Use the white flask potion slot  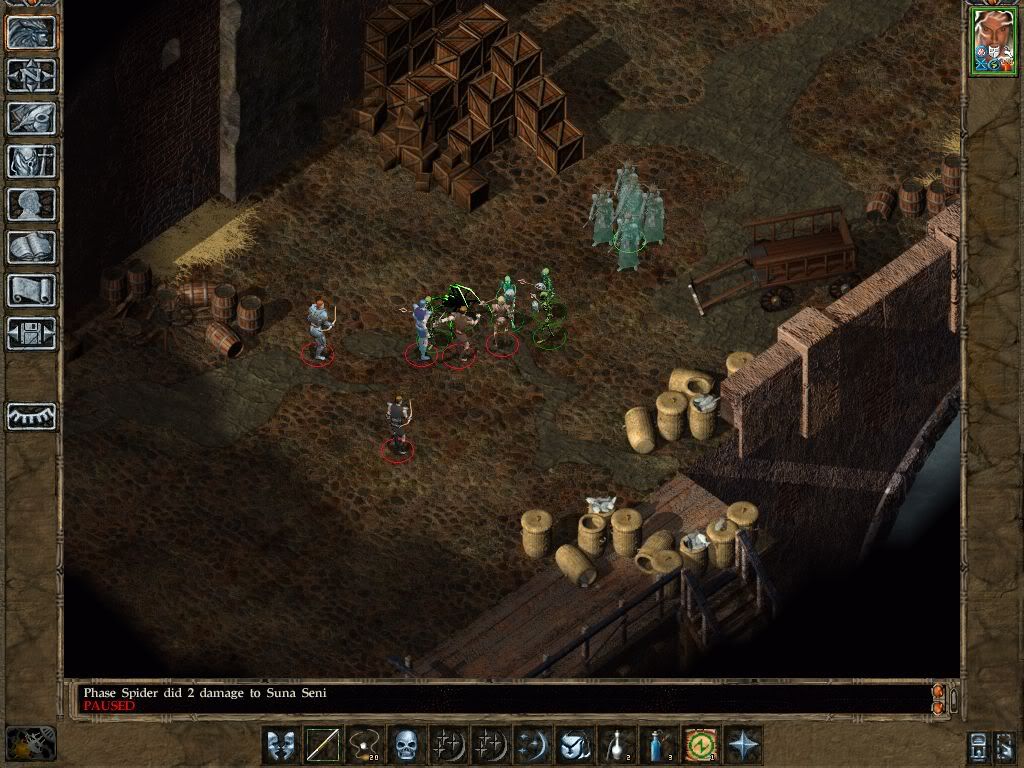tap(617, 745)
